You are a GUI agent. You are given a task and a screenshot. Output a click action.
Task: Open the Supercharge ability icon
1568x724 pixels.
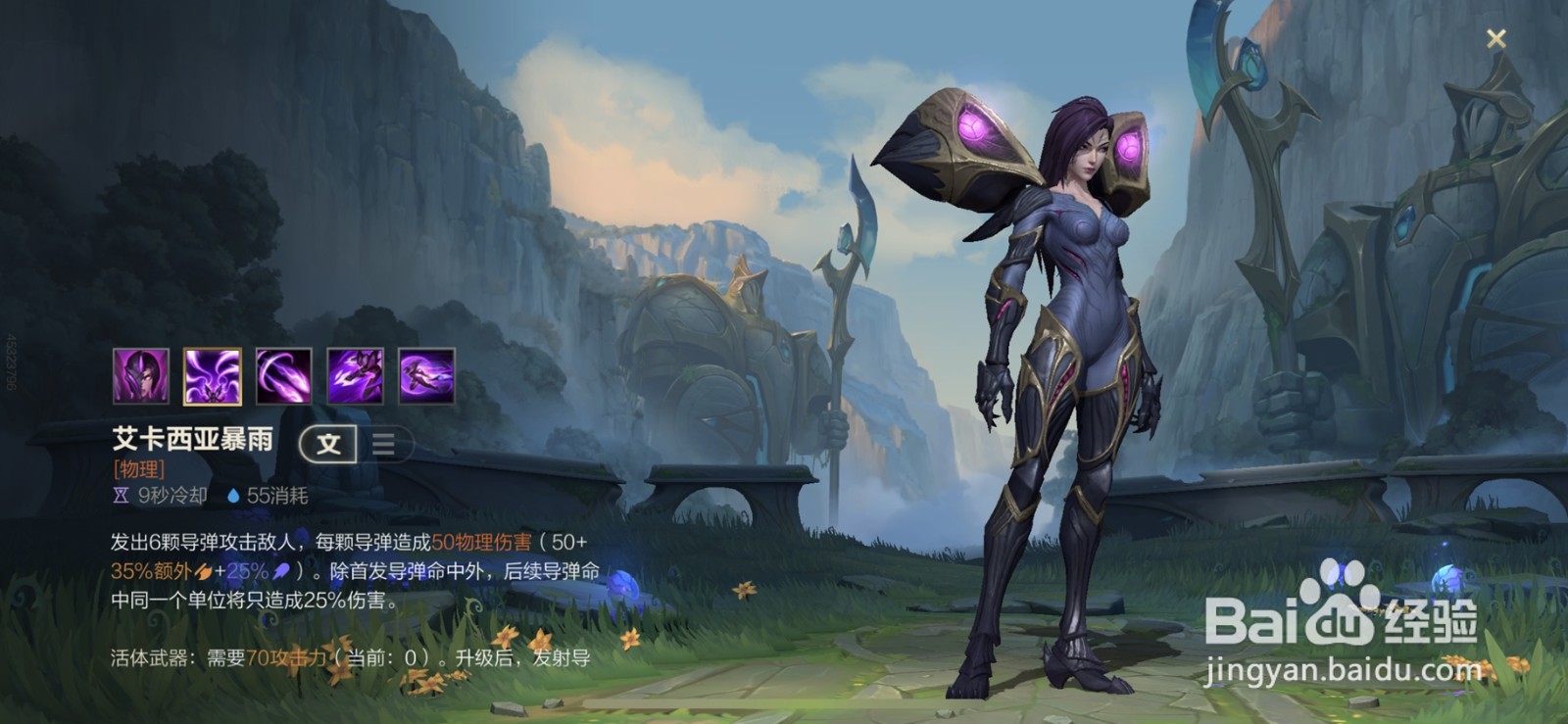point(355,376)
